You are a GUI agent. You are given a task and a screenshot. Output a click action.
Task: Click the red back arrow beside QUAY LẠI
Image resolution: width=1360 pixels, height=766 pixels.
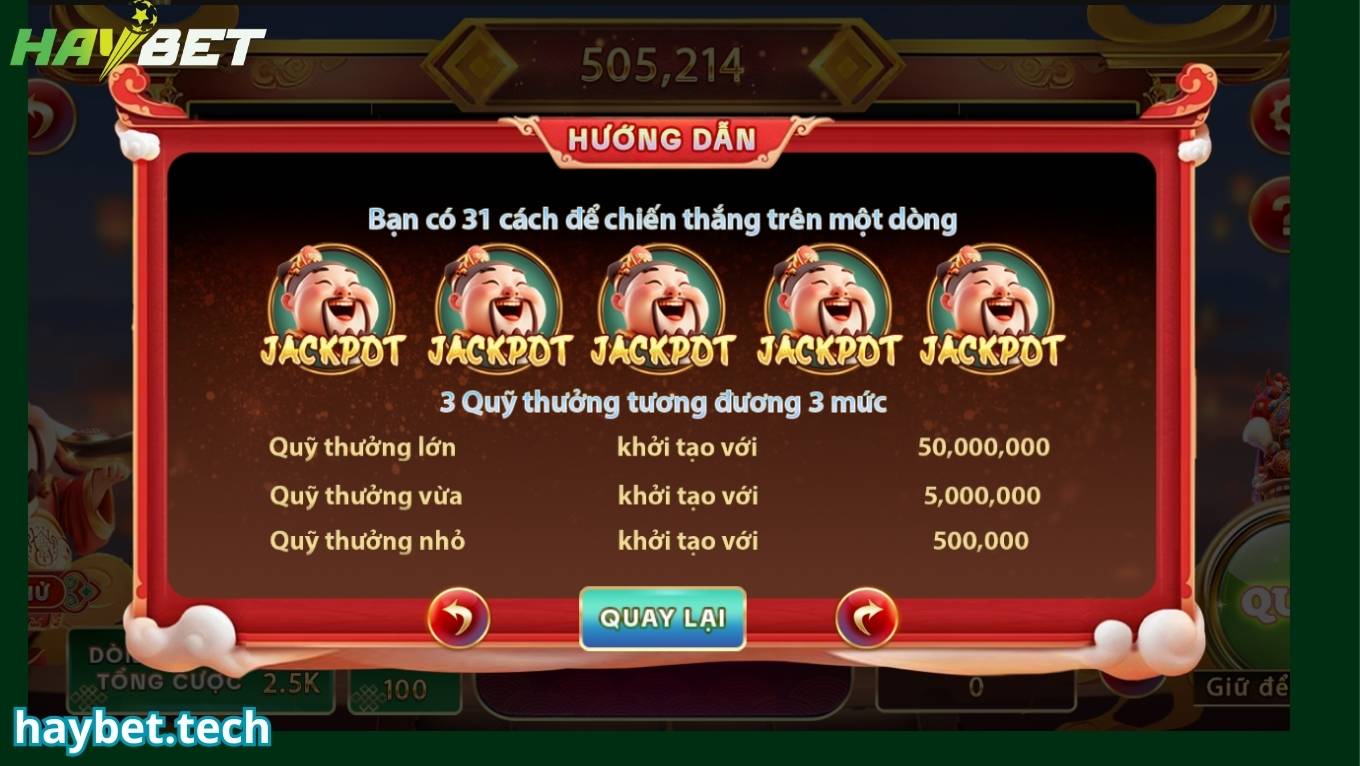coord(458,619)
